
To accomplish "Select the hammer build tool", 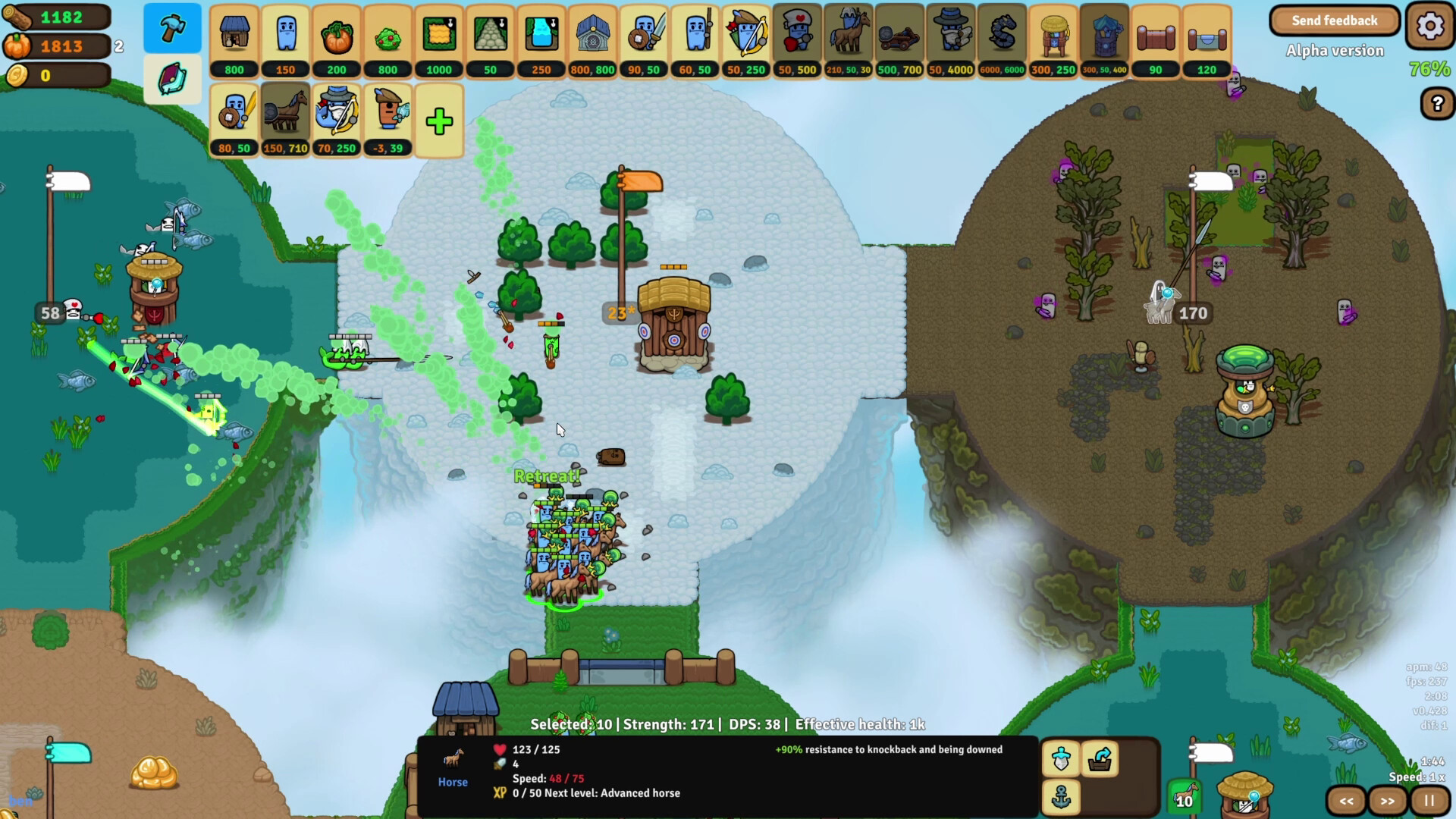I will point(172,28).
